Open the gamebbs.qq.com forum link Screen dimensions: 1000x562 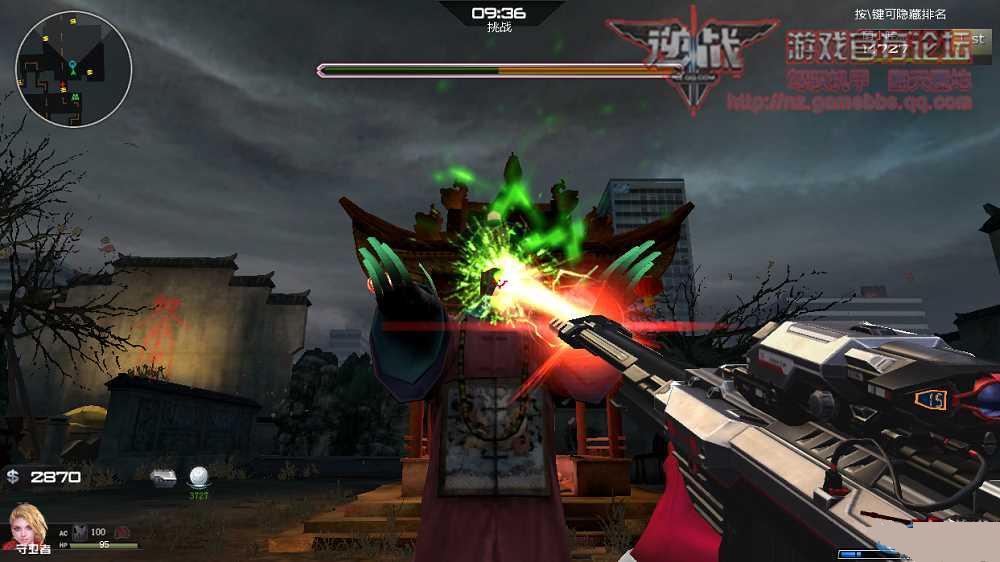pos(849,102)
